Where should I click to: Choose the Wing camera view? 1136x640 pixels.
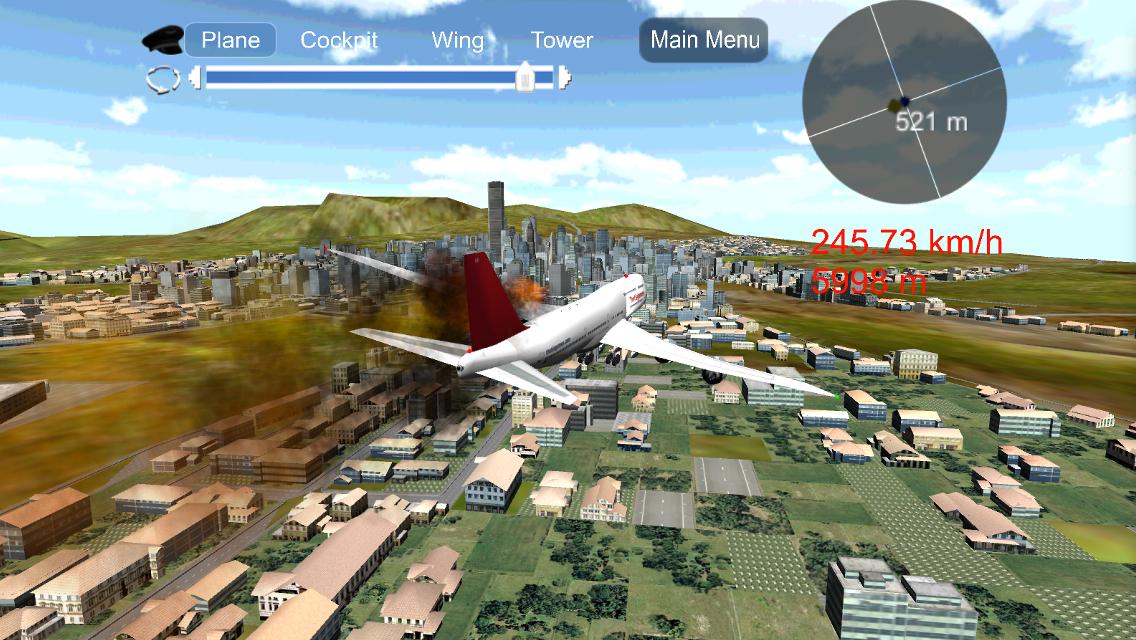pos(458,40)
